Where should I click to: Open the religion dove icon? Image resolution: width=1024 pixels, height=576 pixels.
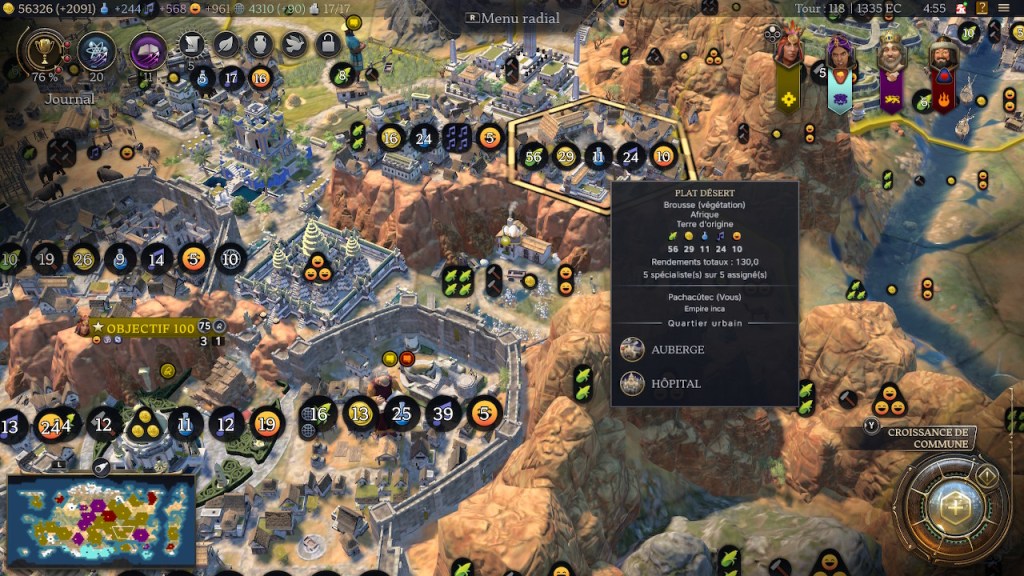point(294,44)
